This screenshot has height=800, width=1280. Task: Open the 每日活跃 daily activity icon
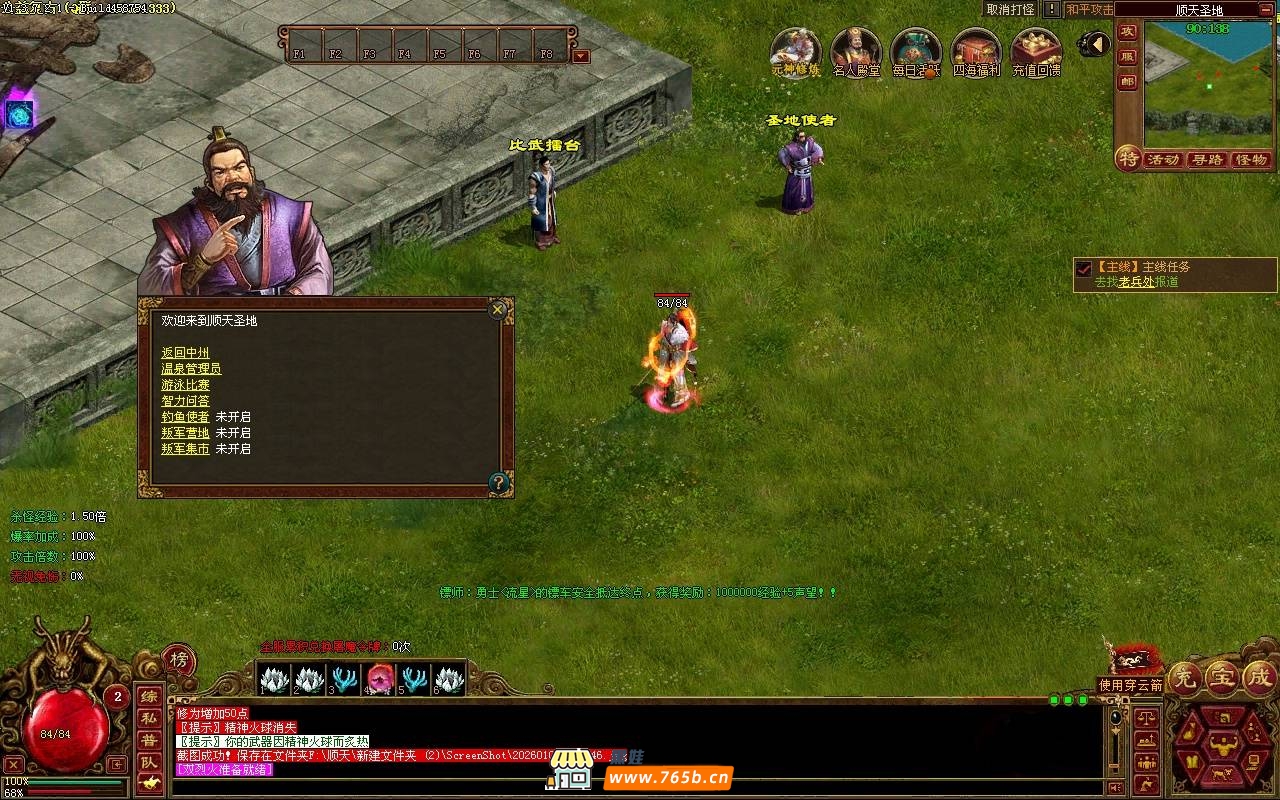point(916,50)
